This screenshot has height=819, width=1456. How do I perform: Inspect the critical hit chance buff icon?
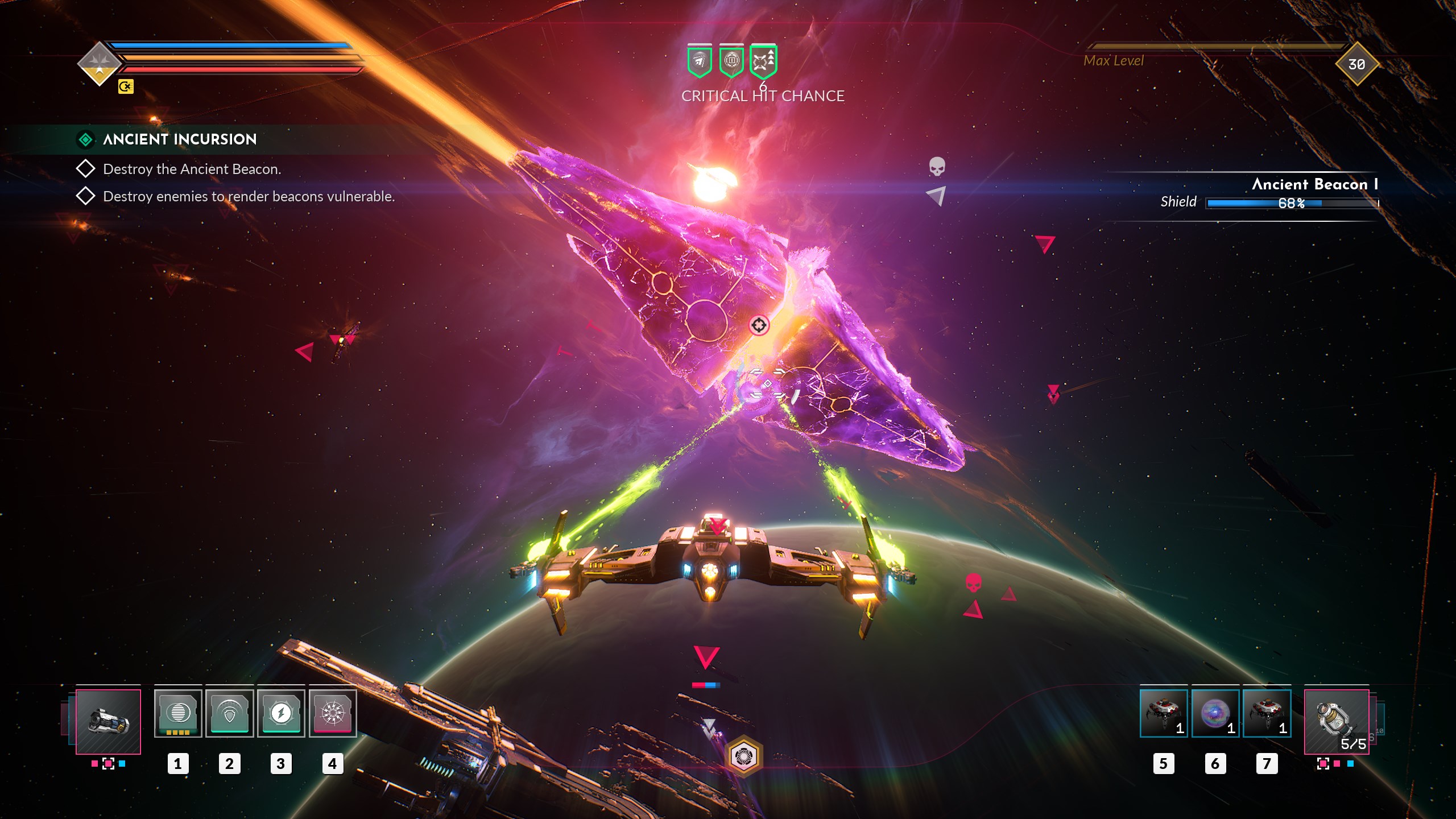[x=763, y=61]
